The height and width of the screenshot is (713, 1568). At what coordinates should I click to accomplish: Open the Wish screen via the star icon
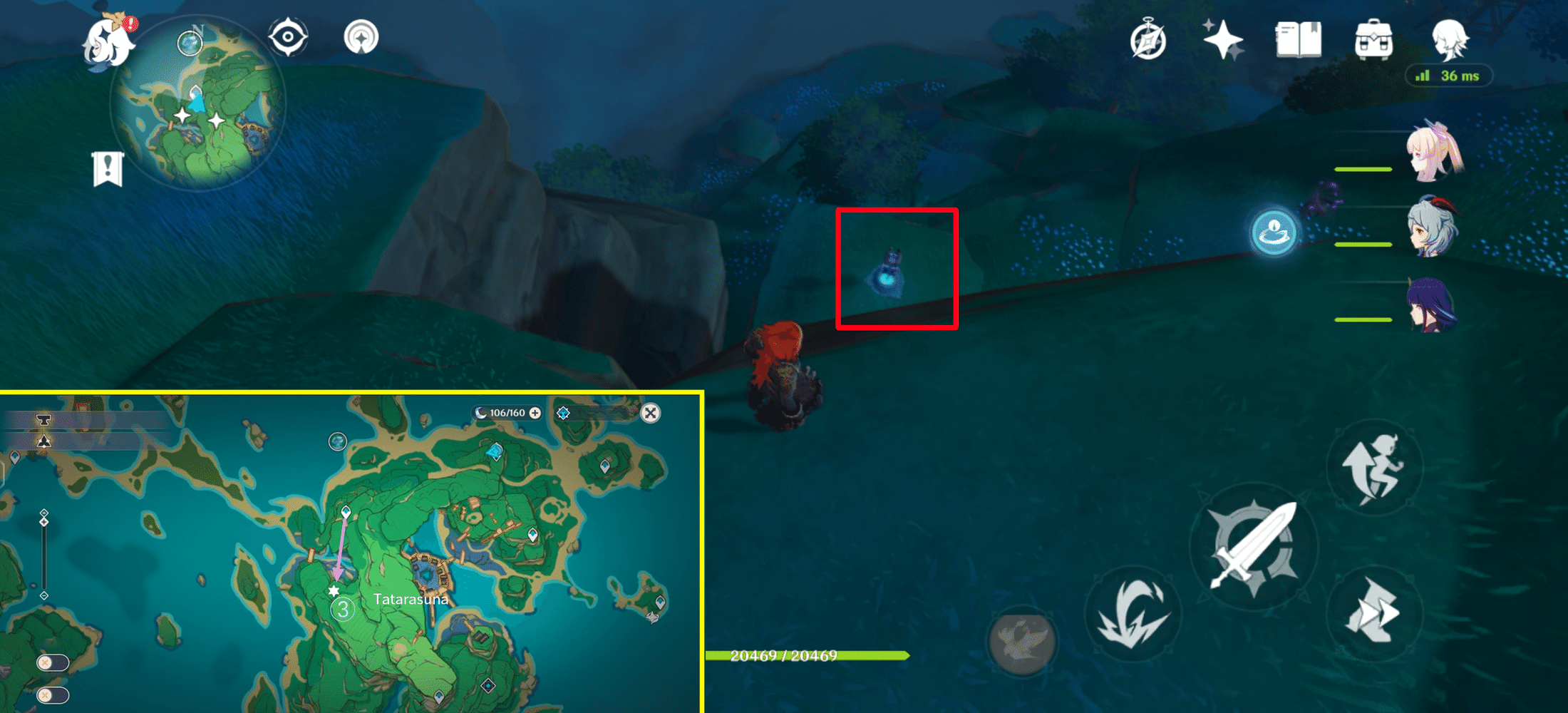(x=1223, y=39)
